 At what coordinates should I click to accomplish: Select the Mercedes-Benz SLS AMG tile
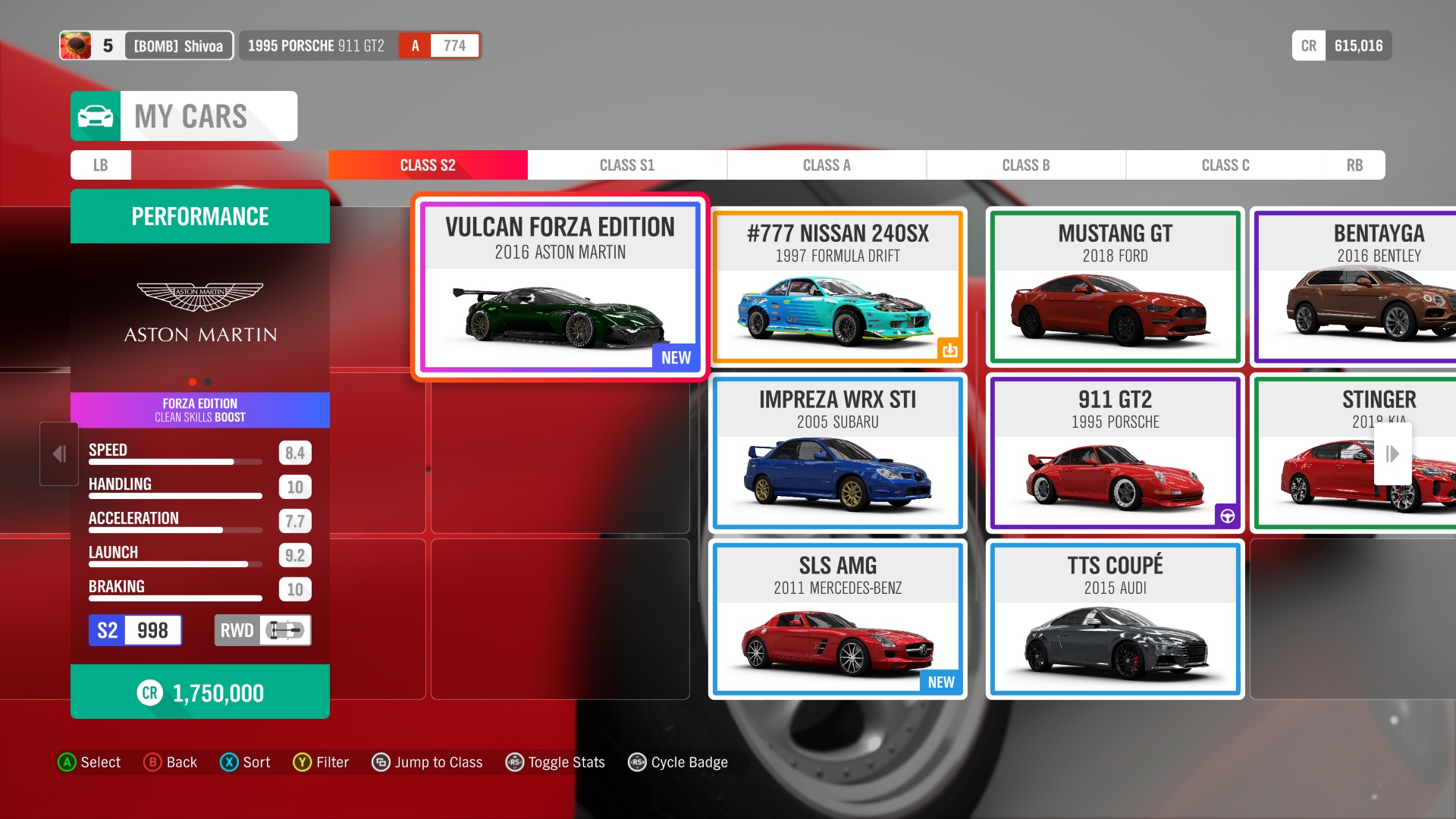click(x=837, y=619)
